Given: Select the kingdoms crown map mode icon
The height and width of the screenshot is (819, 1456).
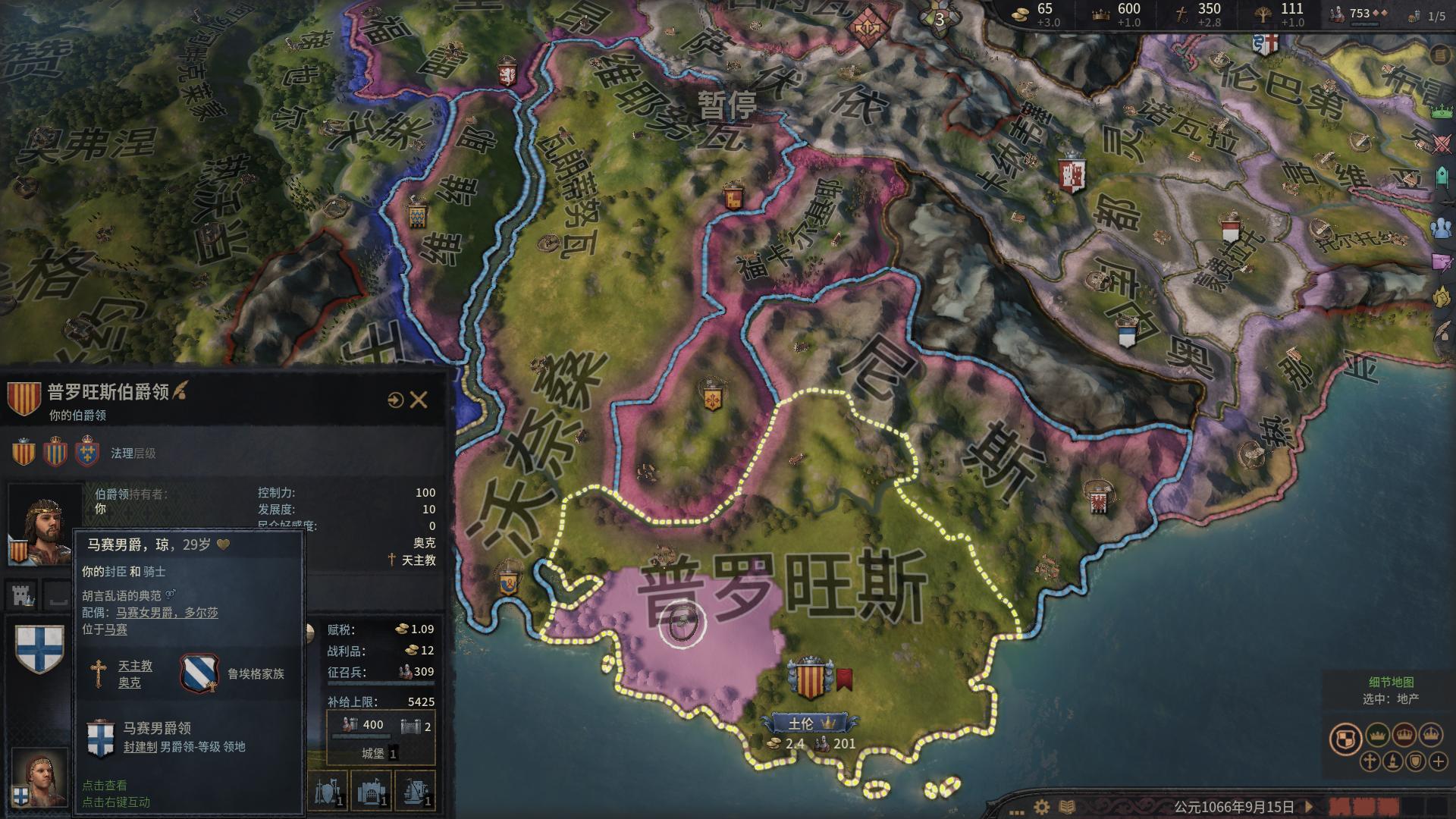Looking at the screenshot, I should point(1404,734).
